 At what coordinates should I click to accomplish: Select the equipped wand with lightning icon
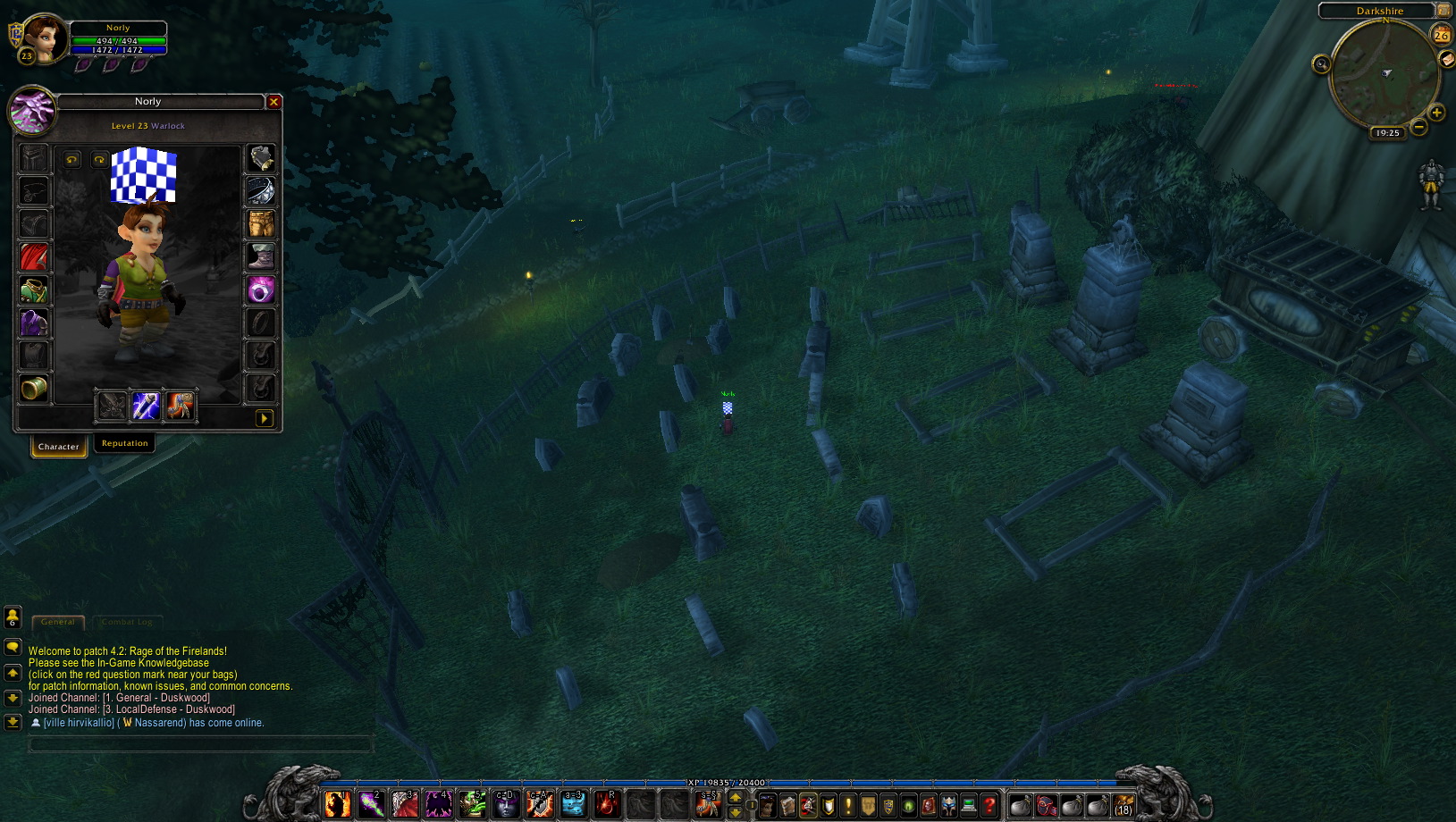tap(146, 406)
